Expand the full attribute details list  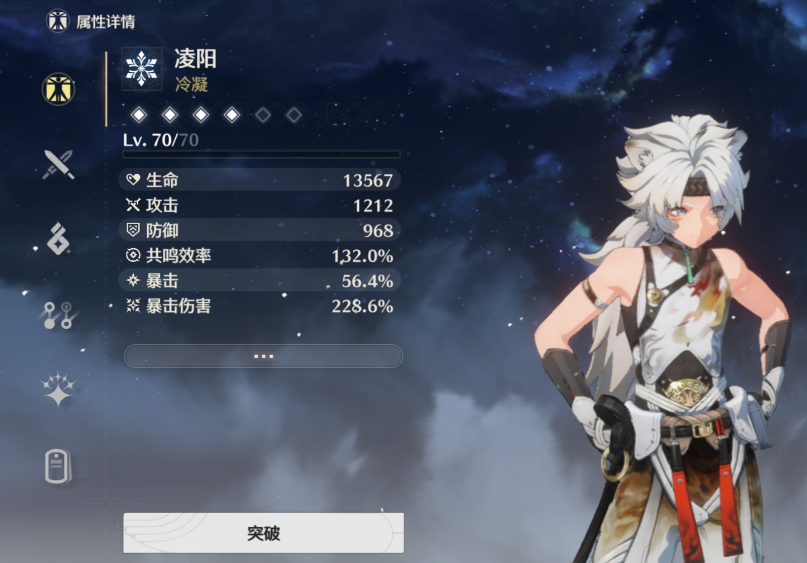tap(263, 356)
